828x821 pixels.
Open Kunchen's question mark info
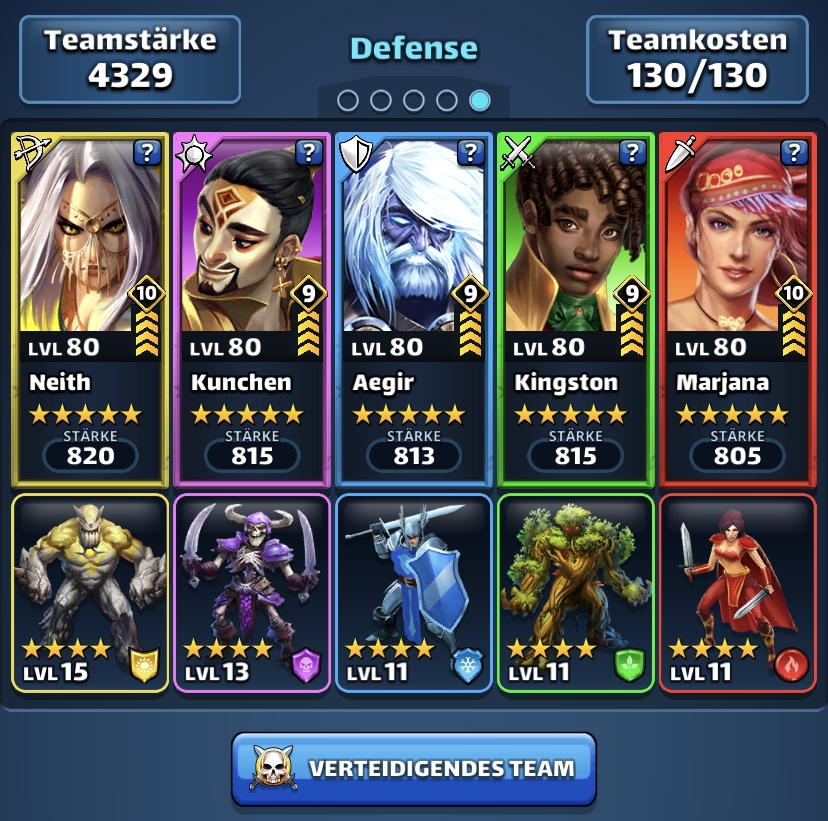[x=309, y=152]
